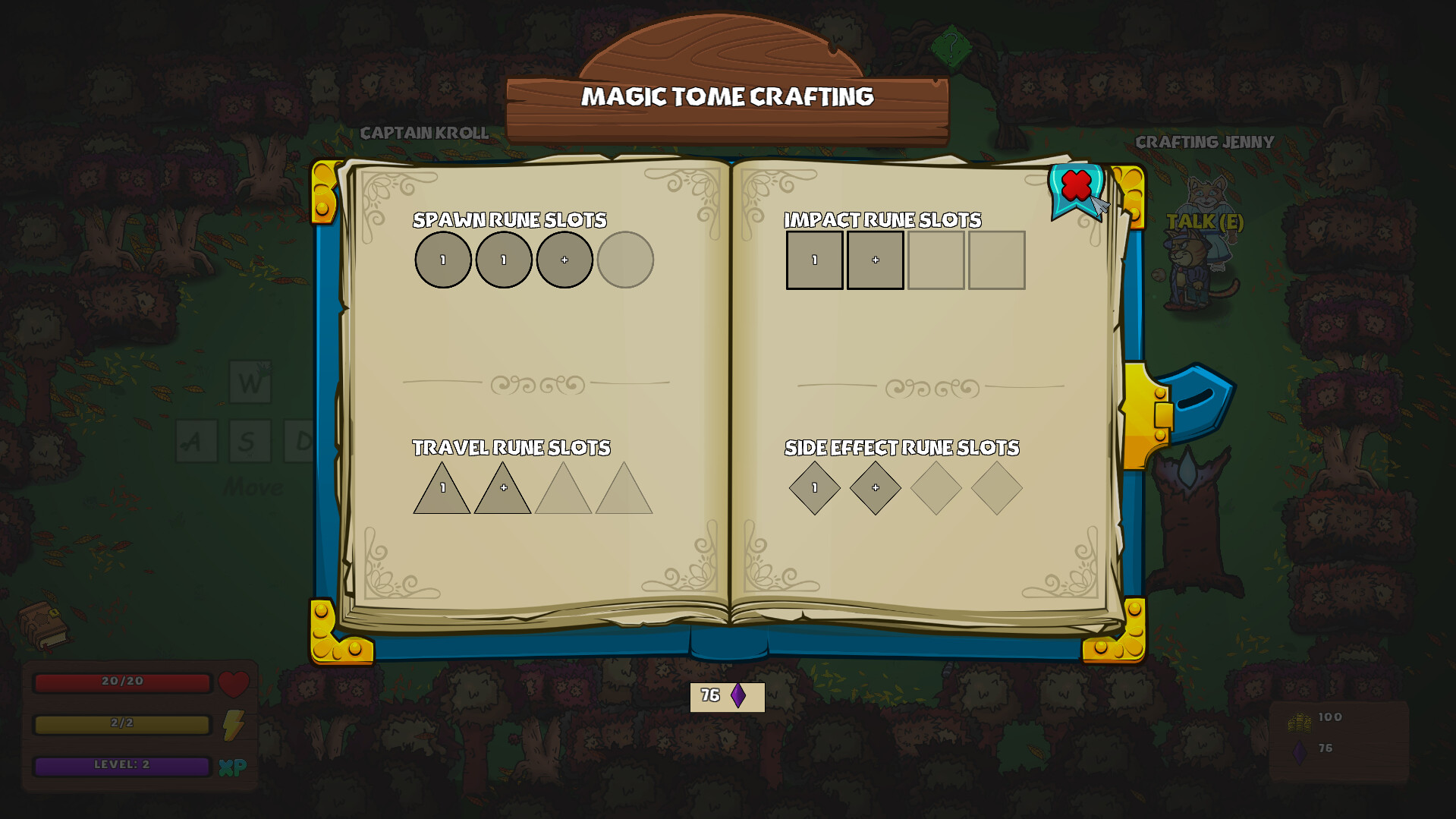
Task: Click the Impact rune square marked with a plus
Action: pyautogui.click(x=875, y=260)
